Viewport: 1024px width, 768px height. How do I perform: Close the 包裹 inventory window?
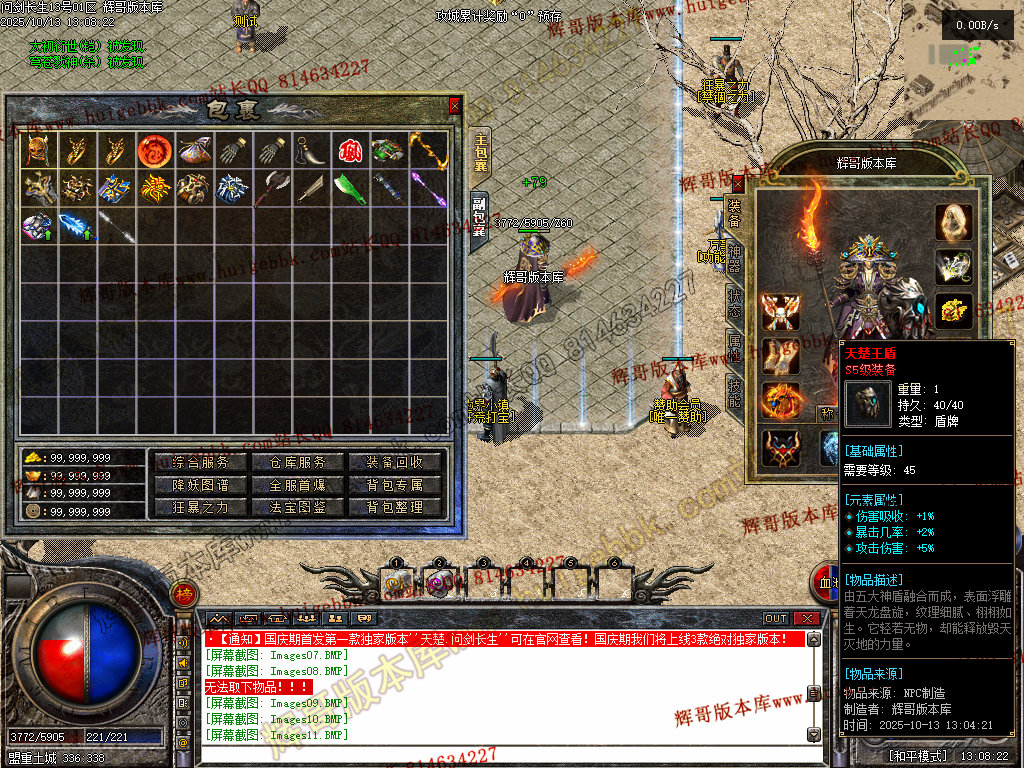tap(455, 105)
